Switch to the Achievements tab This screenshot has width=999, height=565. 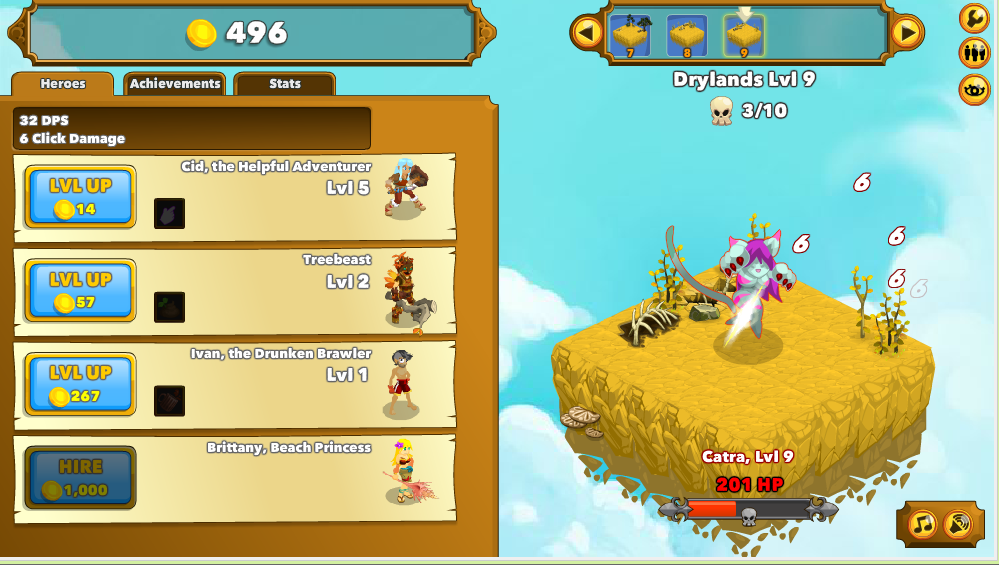(x=175, y=84)
